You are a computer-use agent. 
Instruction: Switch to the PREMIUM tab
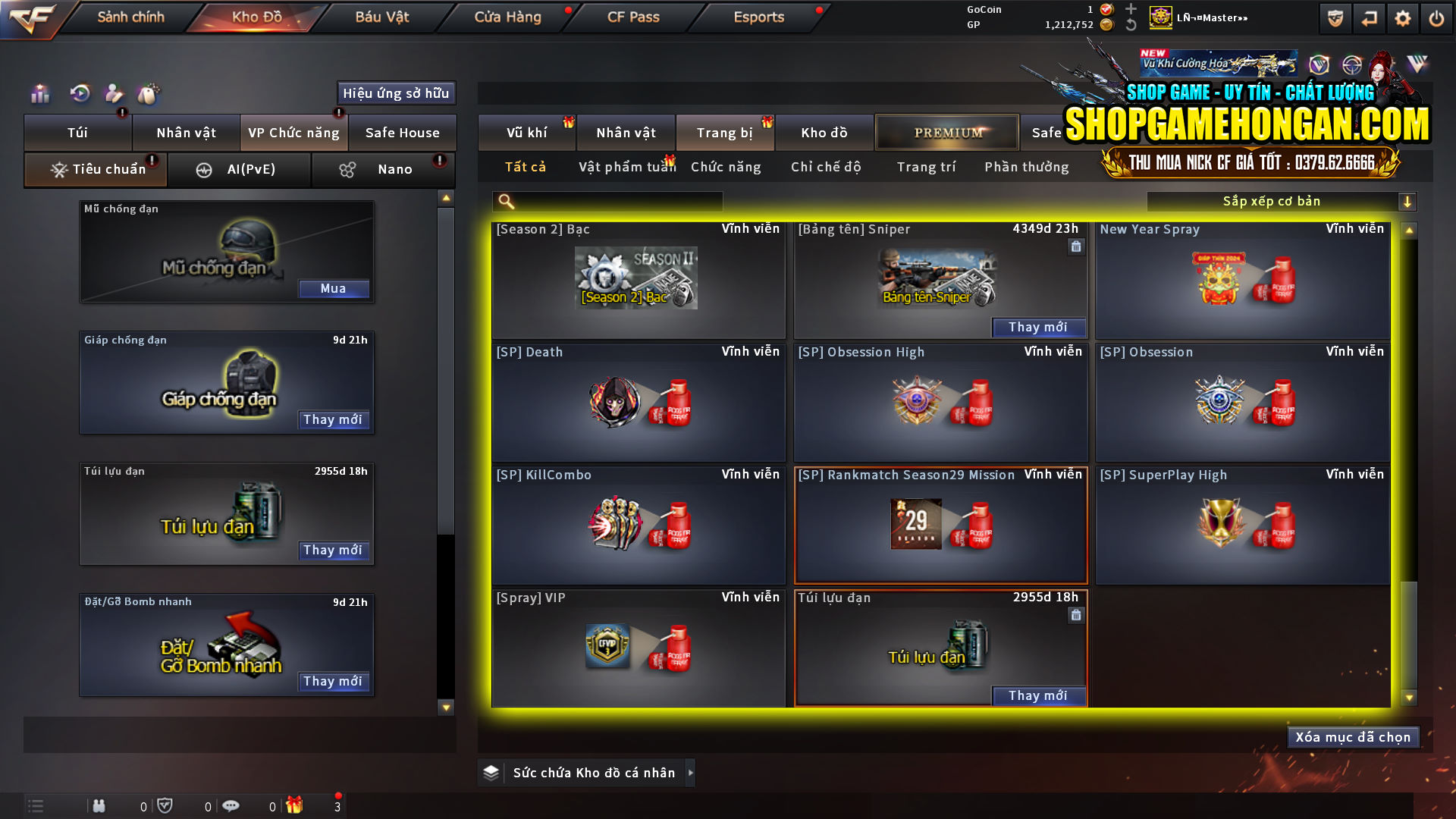(946, 132)
